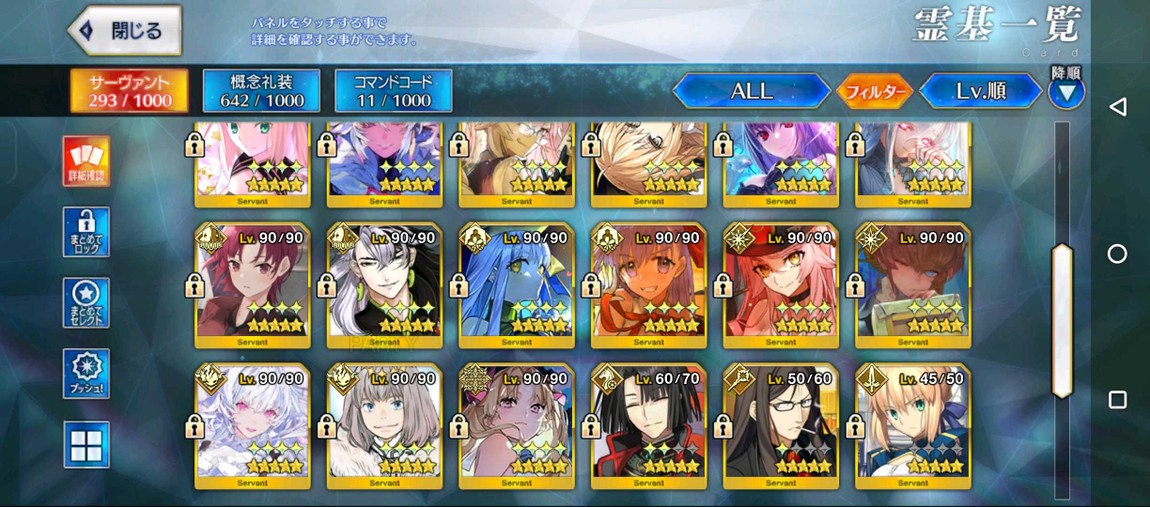Select the red-hat Lv. 90/90 servant card
The width and height of the screenshot is (1150, 507).
[x=781, y=285]
